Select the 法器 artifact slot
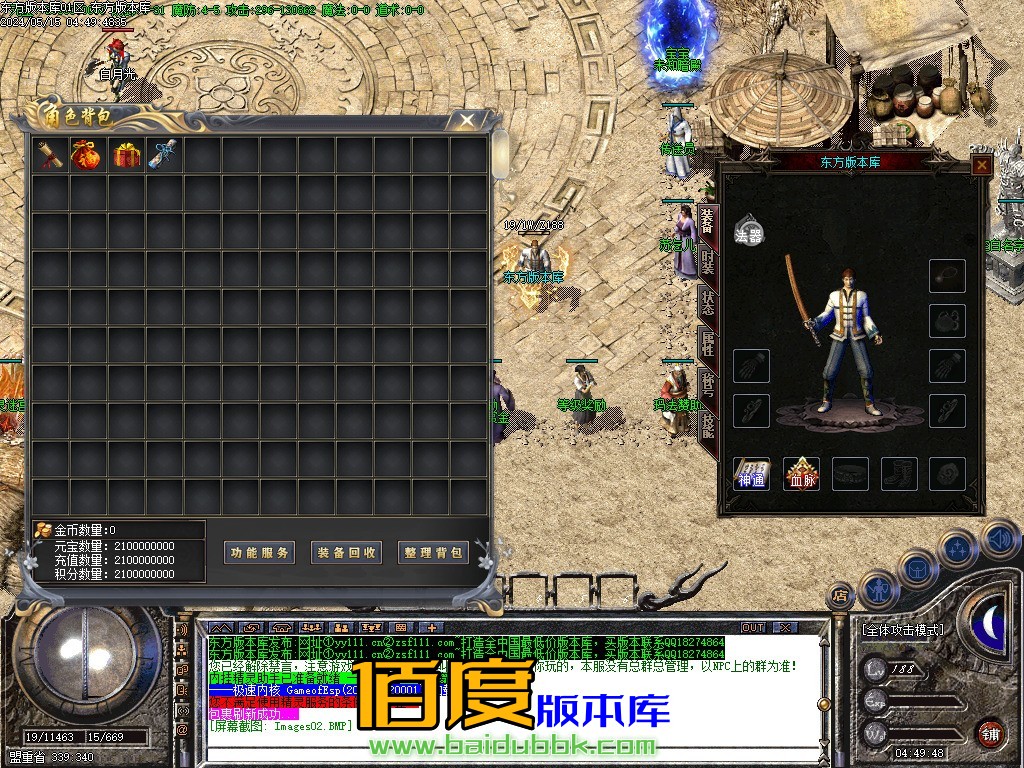Image resolution: width=1024 pixels, height=768 pixels. (x=750, y=229)
